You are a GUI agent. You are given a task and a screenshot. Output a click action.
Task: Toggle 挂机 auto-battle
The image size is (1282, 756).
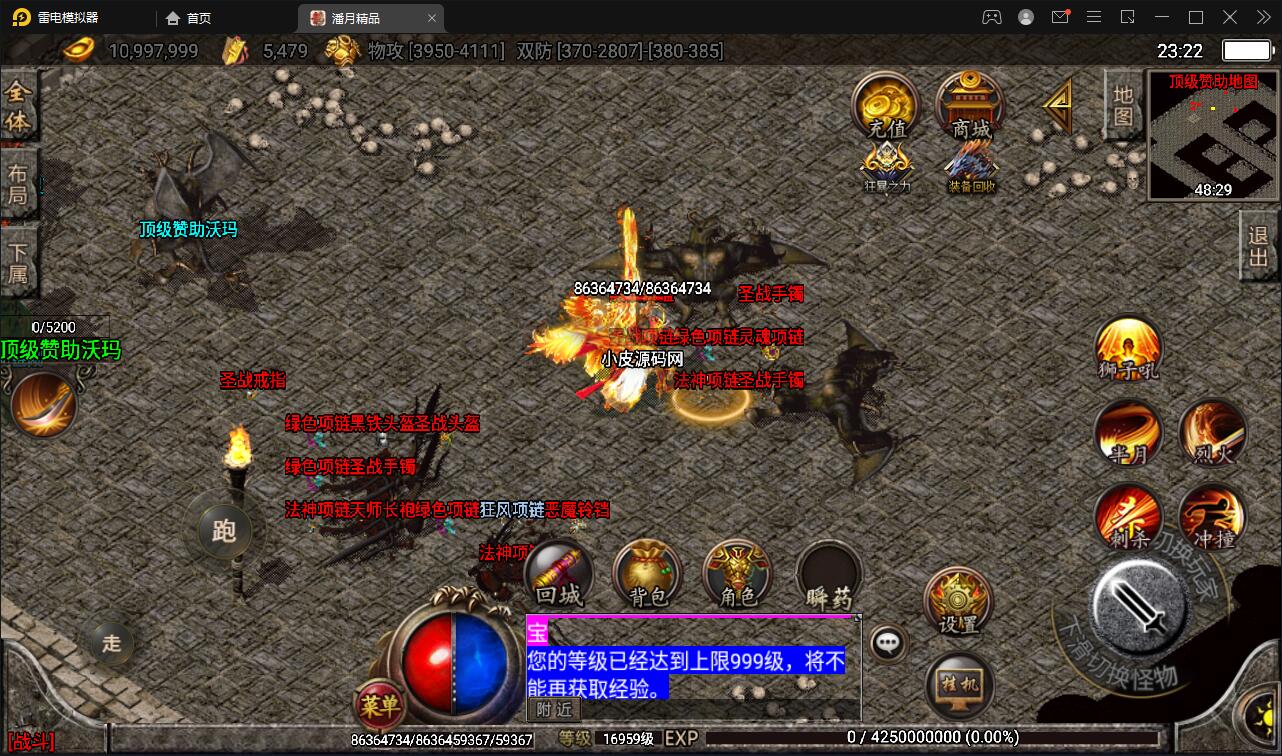point(958,685)
